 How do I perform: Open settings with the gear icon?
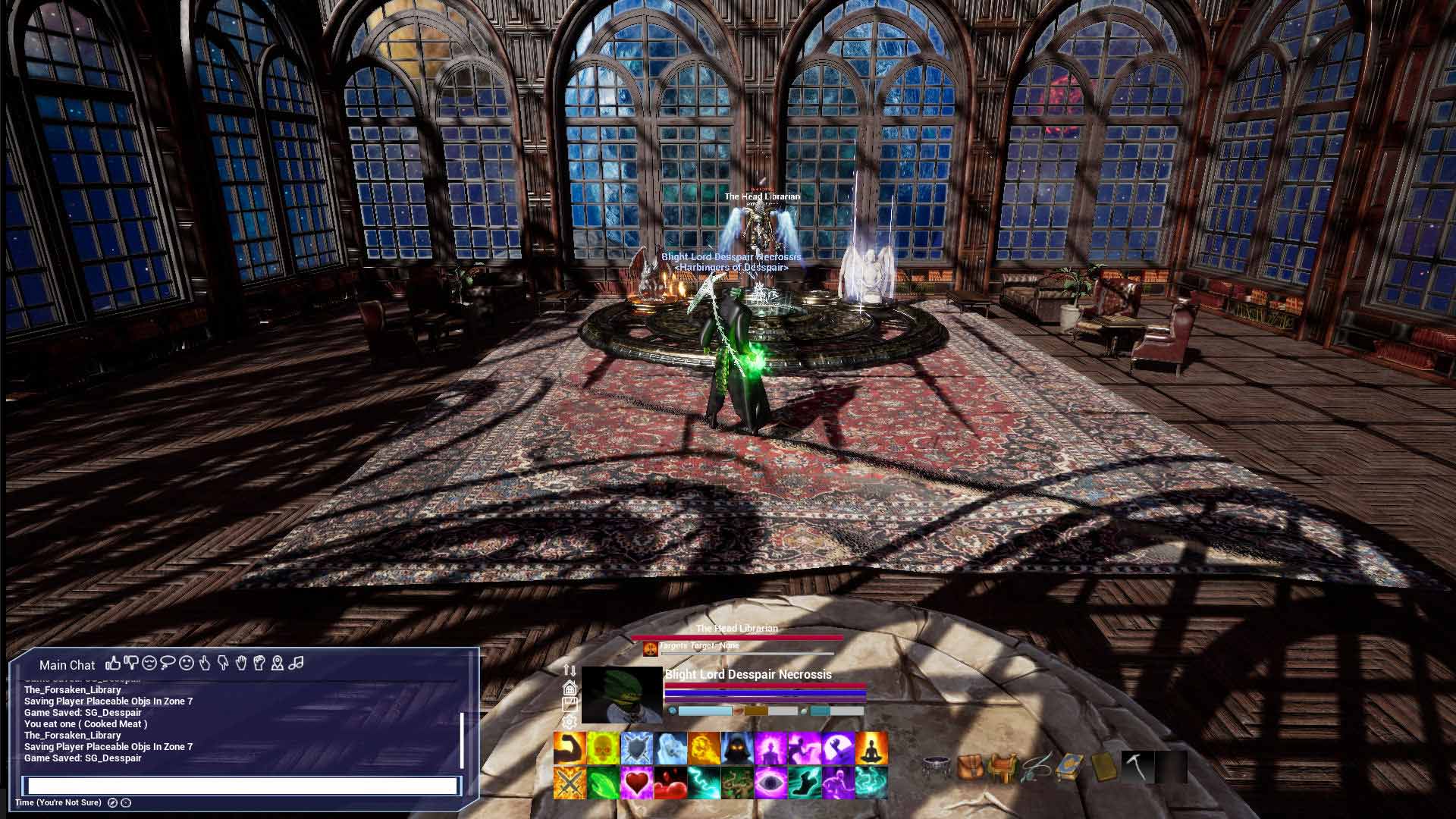[x=570, y=722]
